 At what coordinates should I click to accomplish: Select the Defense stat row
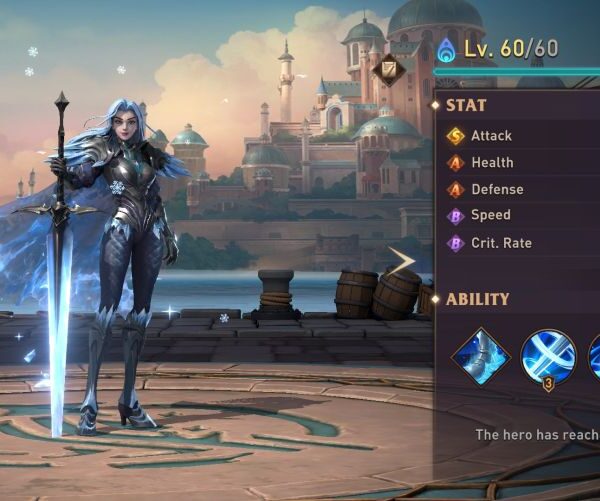(x=496, y=190)
